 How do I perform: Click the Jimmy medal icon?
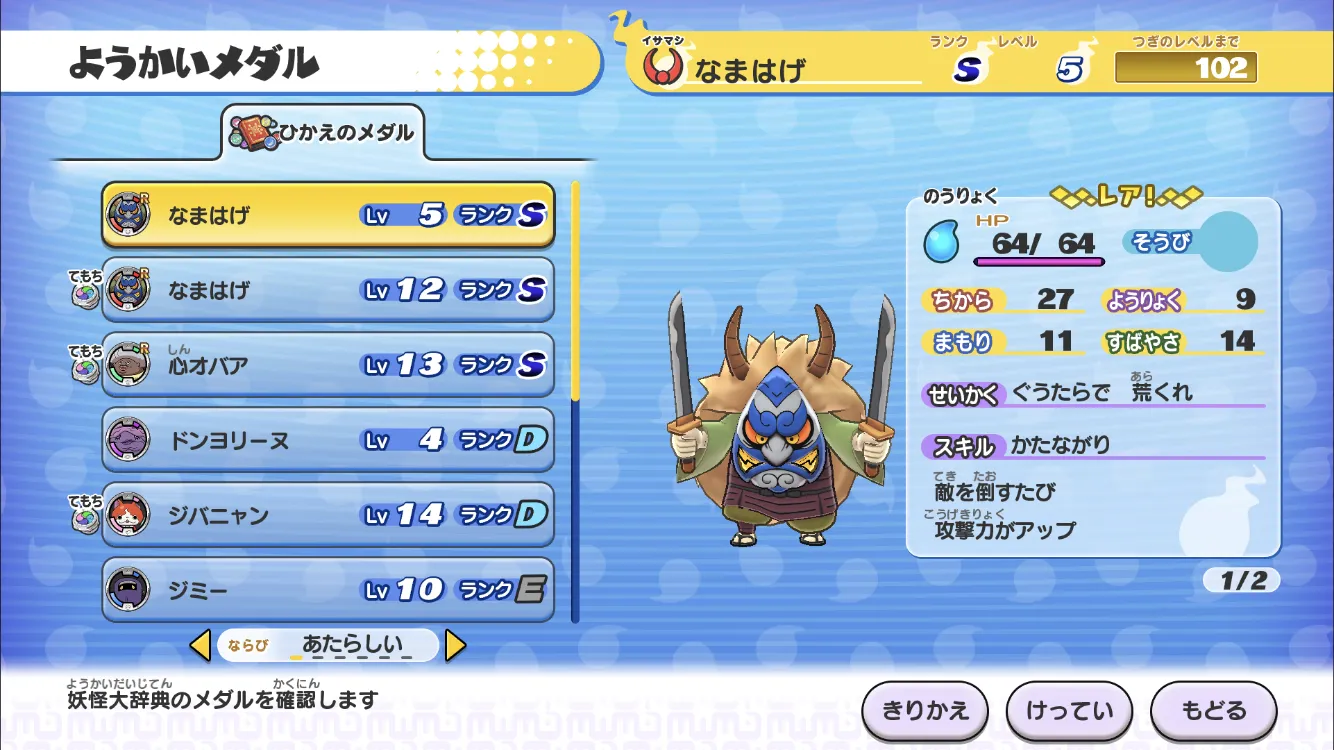click(x=129, y=589)
